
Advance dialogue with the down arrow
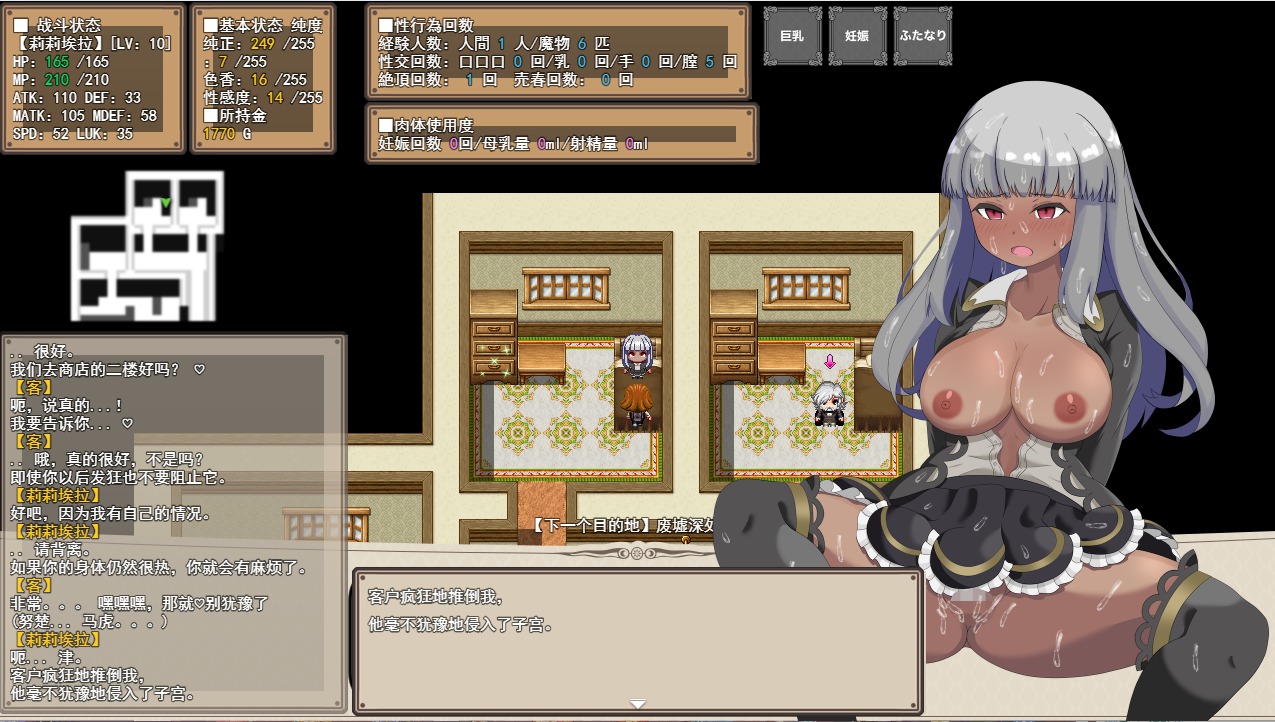click(x=637, y=704)
